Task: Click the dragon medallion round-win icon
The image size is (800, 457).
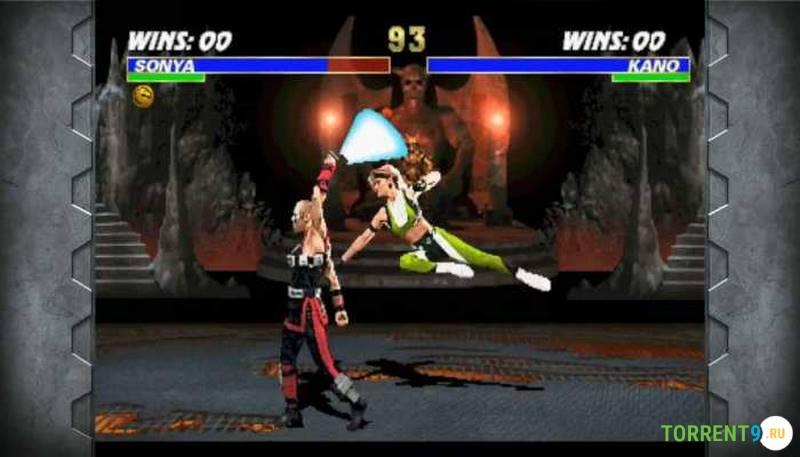Action: coord(143,95)
